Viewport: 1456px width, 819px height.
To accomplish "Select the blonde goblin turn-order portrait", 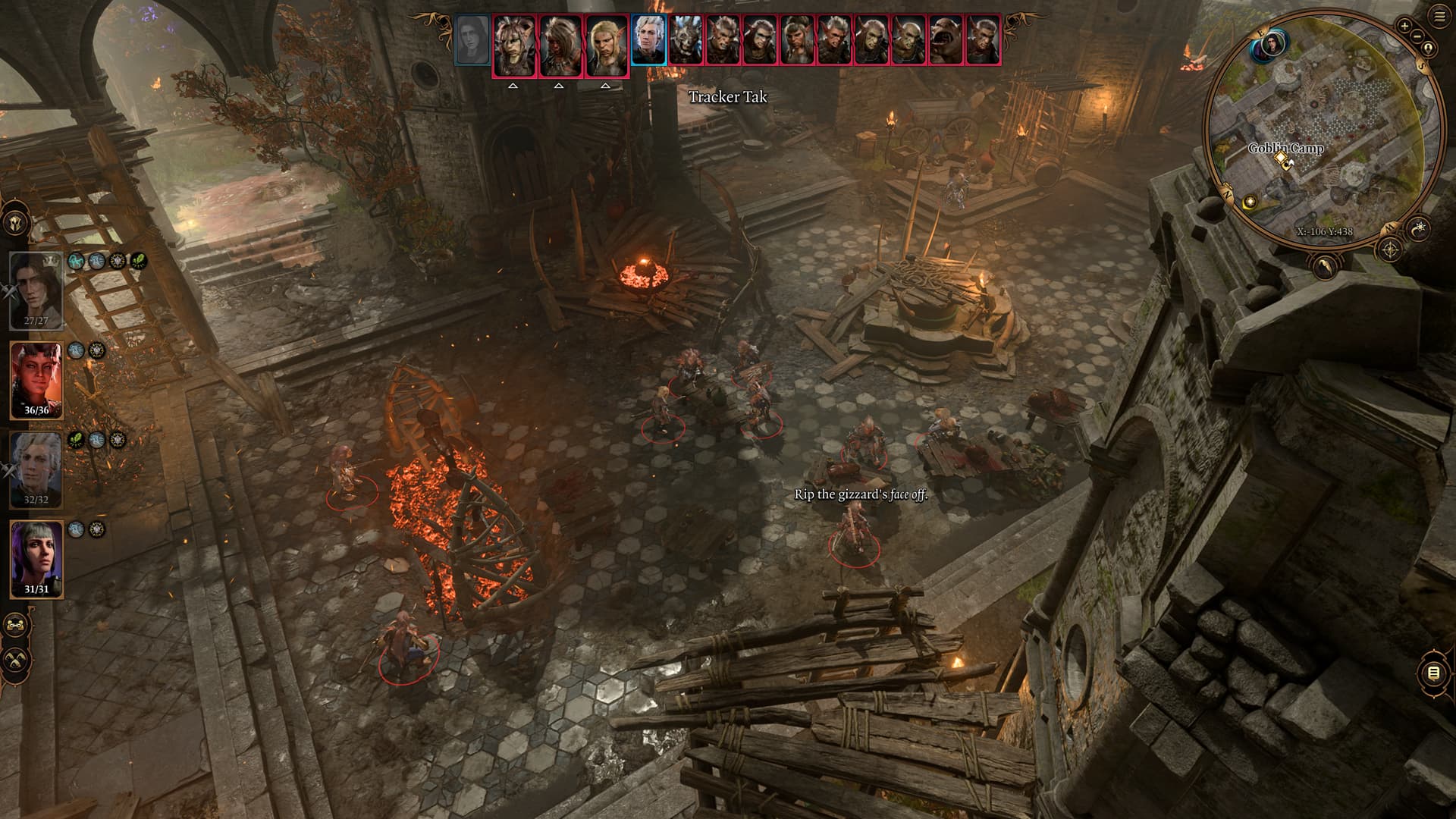I will tap(607, 44).
